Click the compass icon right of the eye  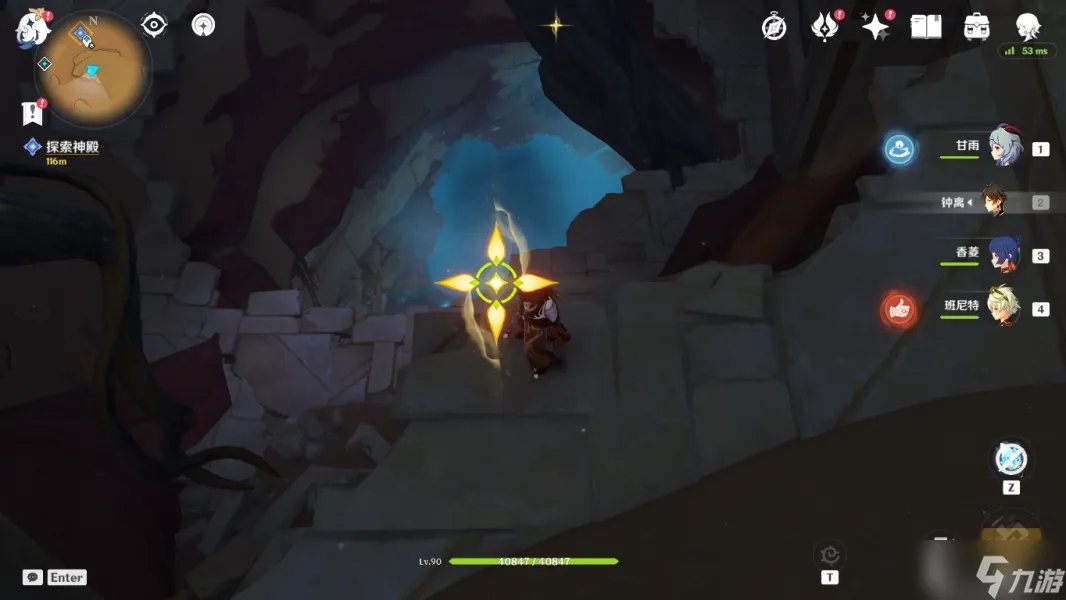pos(203,25)
